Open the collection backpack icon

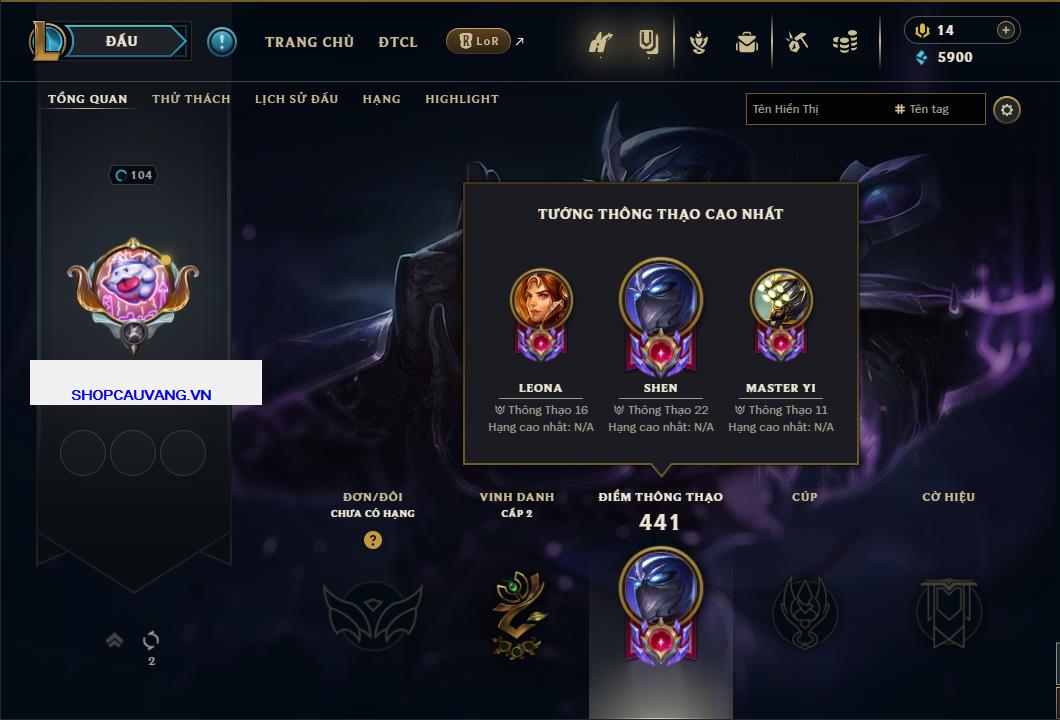click(x=746, y=42)
